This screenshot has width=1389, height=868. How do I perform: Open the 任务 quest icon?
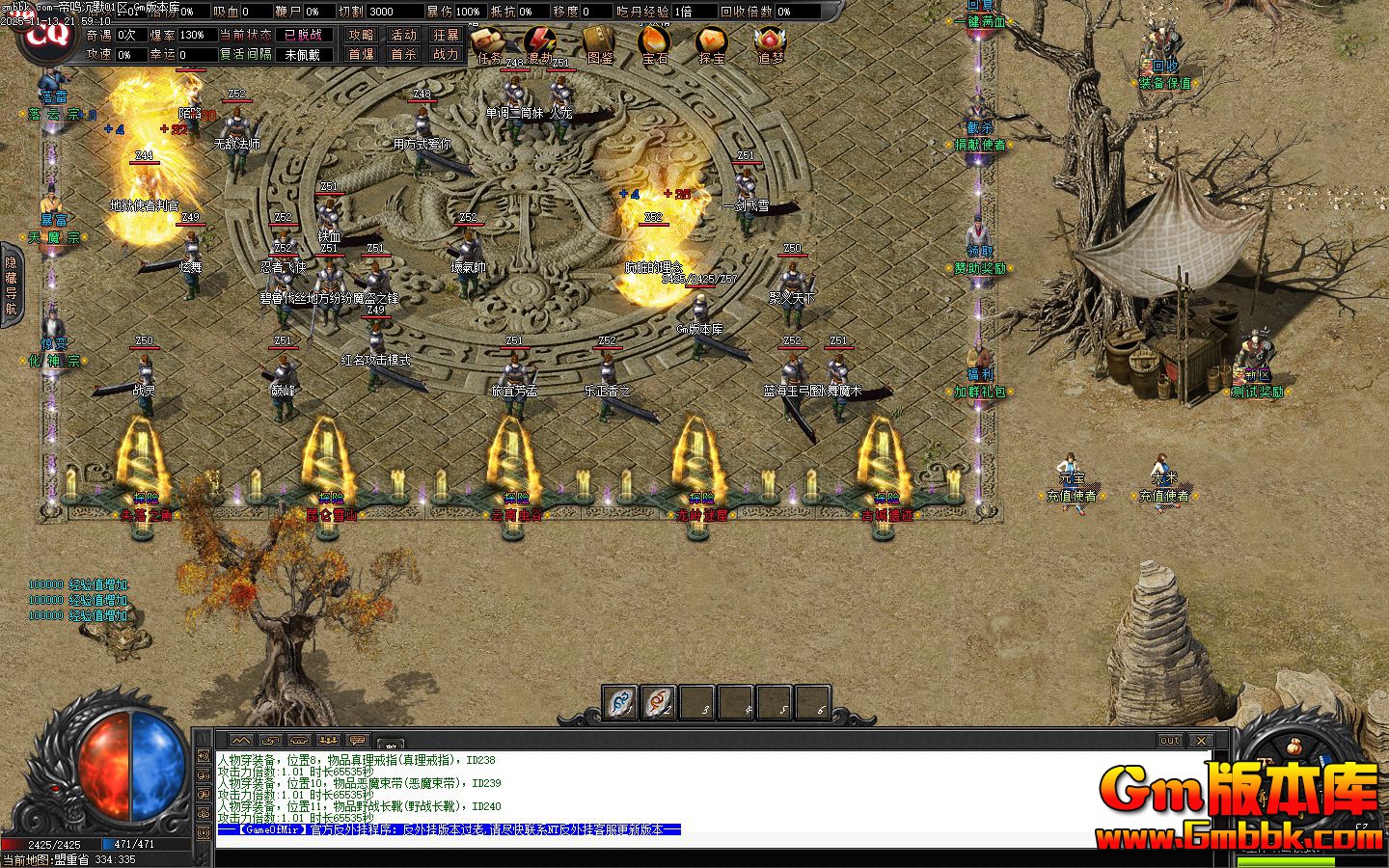click(489, 41)
